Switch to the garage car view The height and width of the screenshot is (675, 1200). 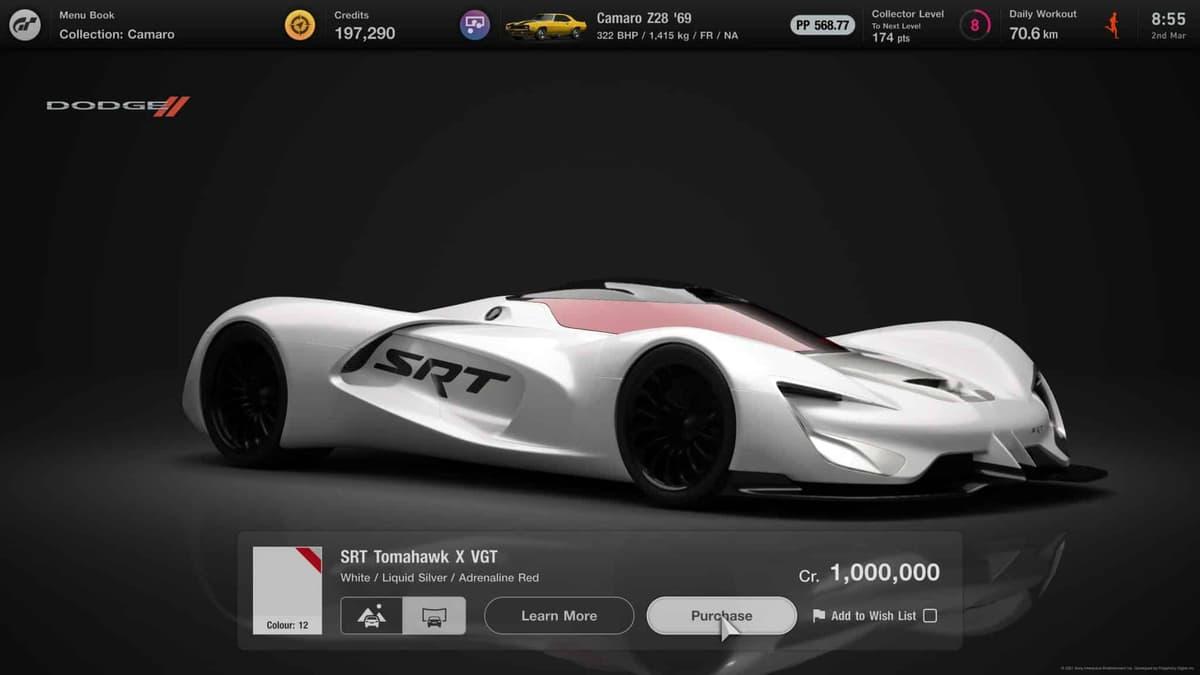click(434, 616)
